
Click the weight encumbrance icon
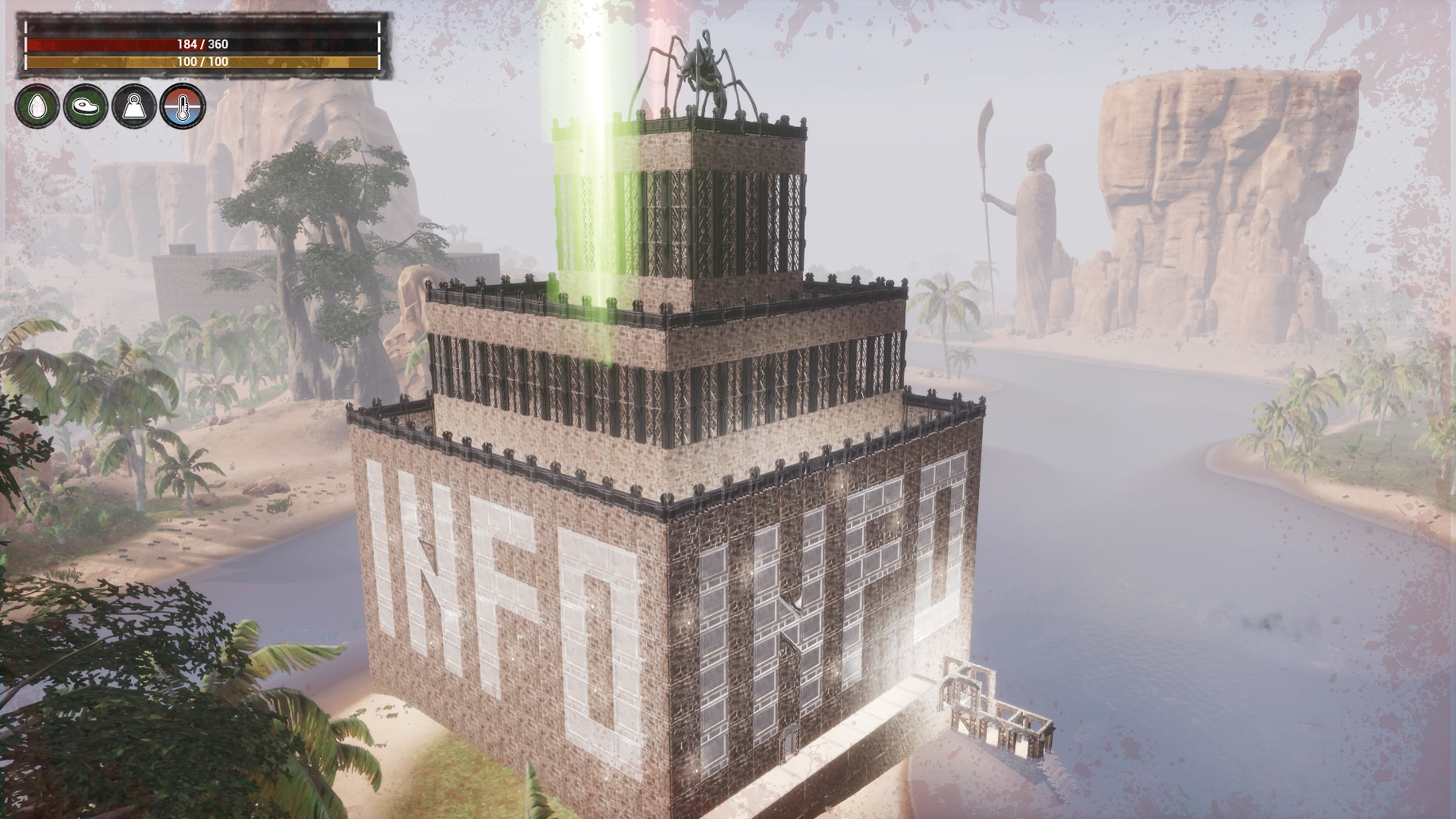point(134,106)
